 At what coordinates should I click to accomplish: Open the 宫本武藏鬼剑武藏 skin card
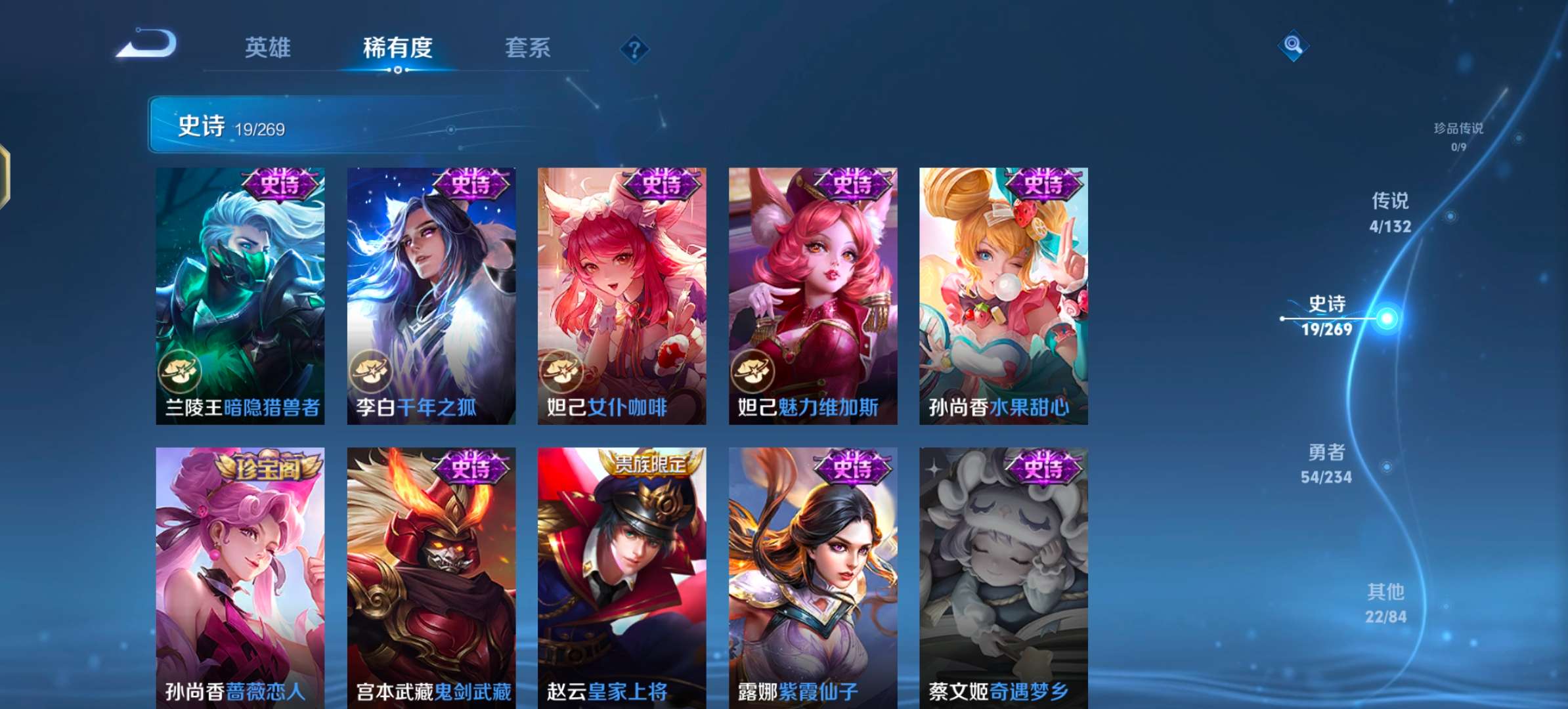click(x=431, y=571)
